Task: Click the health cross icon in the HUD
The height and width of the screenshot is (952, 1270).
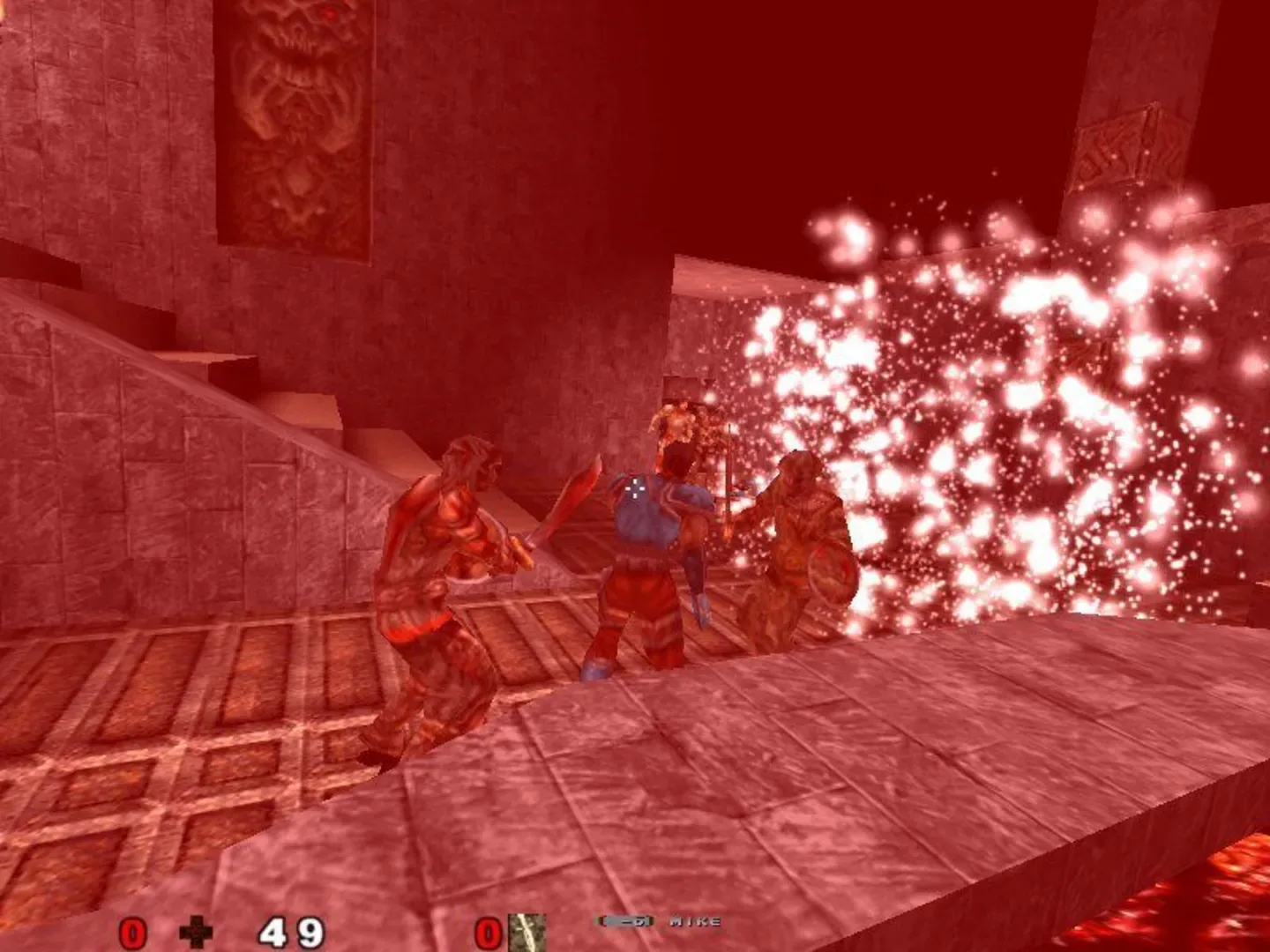Action: click(196, 930)
